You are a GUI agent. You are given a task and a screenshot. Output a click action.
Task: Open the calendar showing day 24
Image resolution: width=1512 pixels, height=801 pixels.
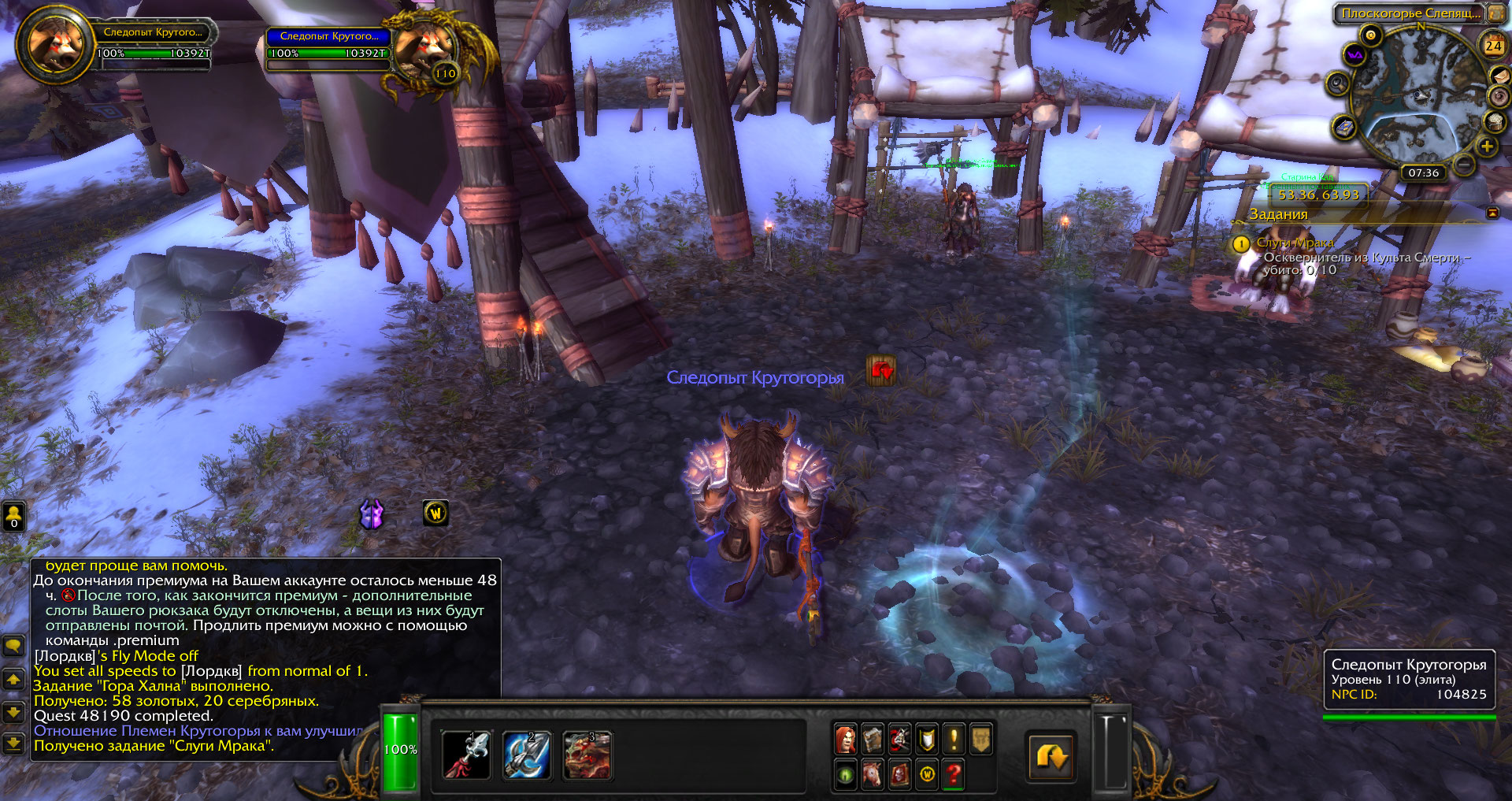point(1493,46)
